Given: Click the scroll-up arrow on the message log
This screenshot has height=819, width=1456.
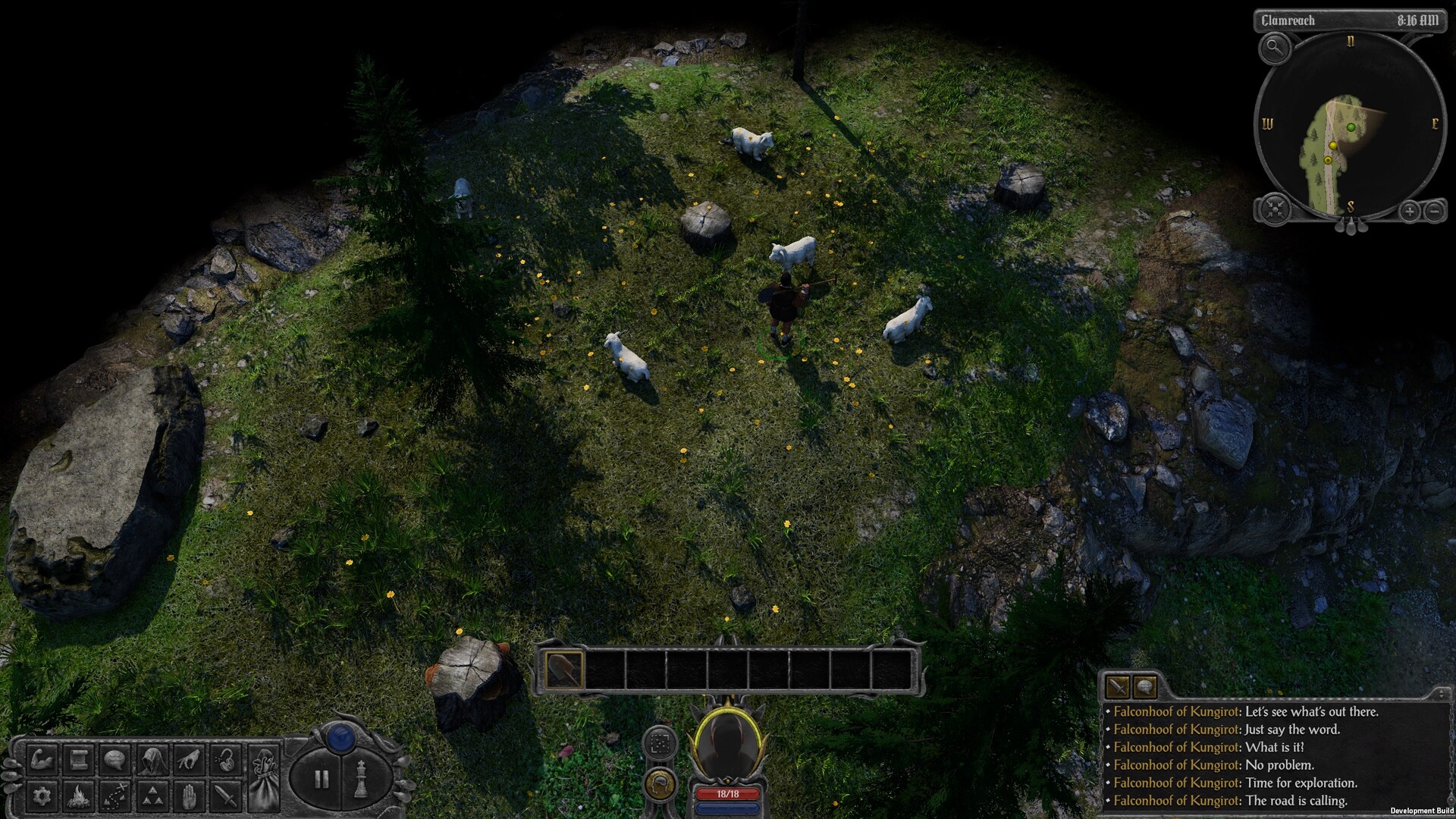Looking at the screenshot, I should pyautogui.click(x=1441, y=690).
